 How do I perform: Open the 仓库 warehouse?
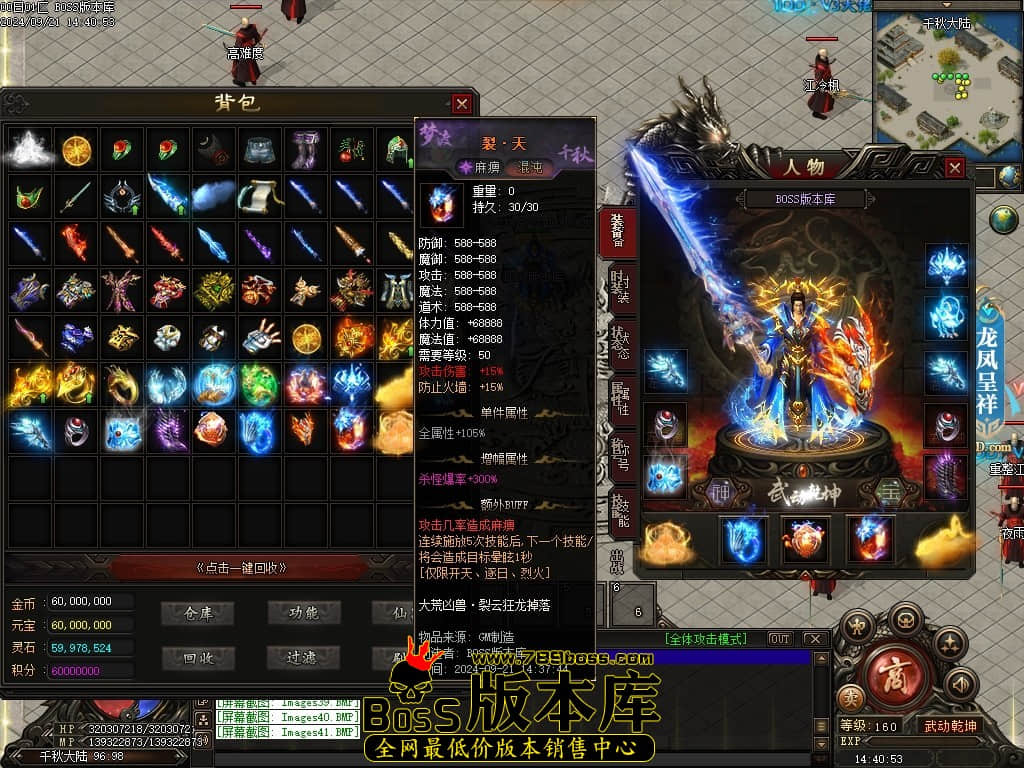[199, 612]
